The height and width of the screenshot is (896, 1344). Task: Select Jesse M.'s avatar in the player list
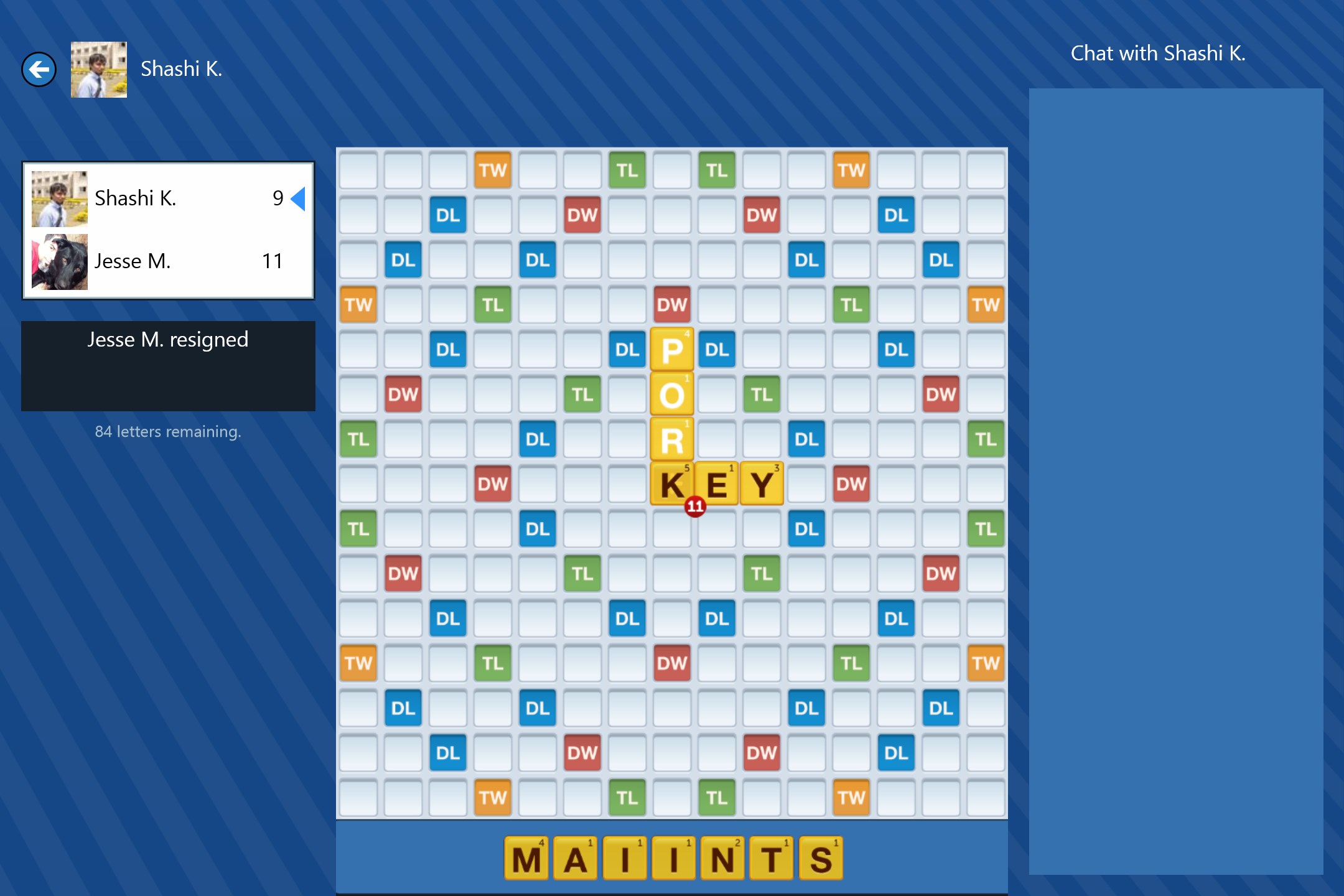(59, 261)
